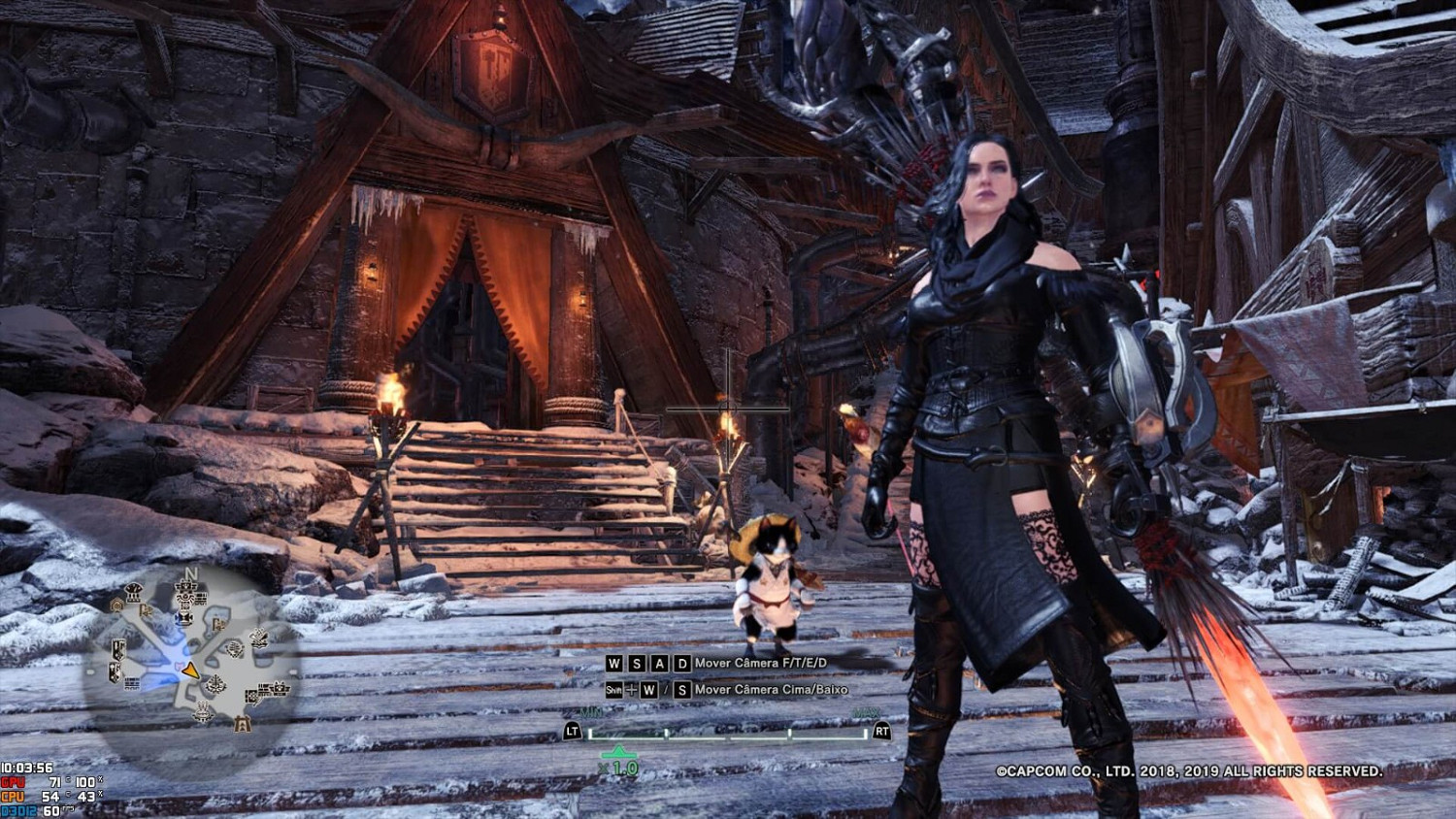Click the Mover Câmera Cima/Baixo label
This screenshot has height=819, width=1456.
tap(773, 690)
